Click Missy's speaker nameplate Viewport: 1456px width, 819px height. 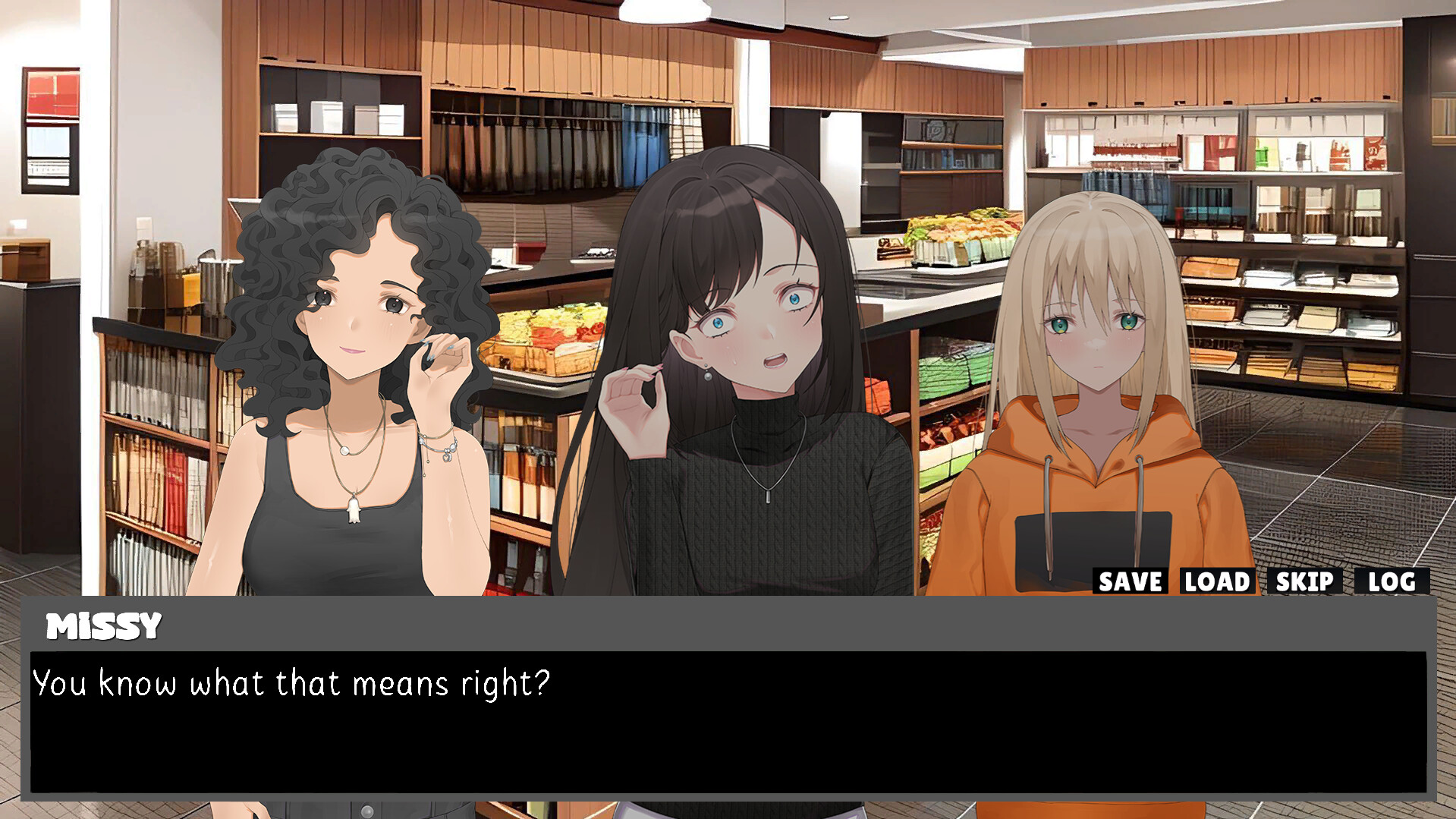[x=102, y=626]
